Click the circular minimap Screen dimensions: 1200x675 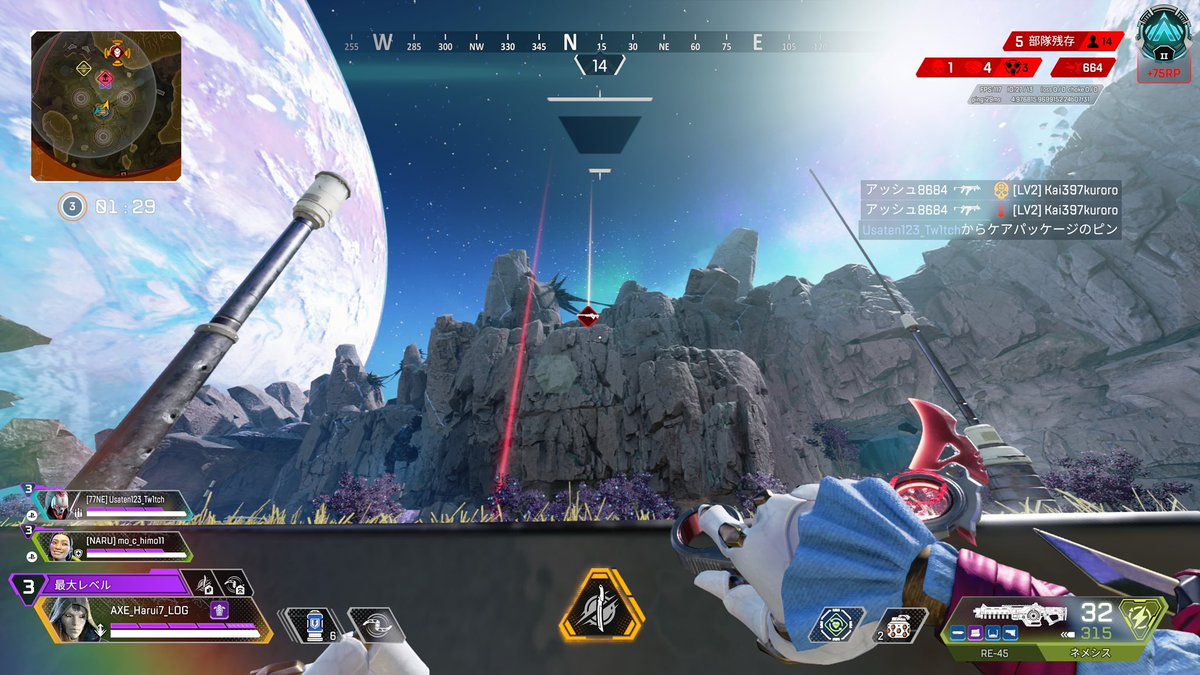pyautogui.click(x=104, y=104)
